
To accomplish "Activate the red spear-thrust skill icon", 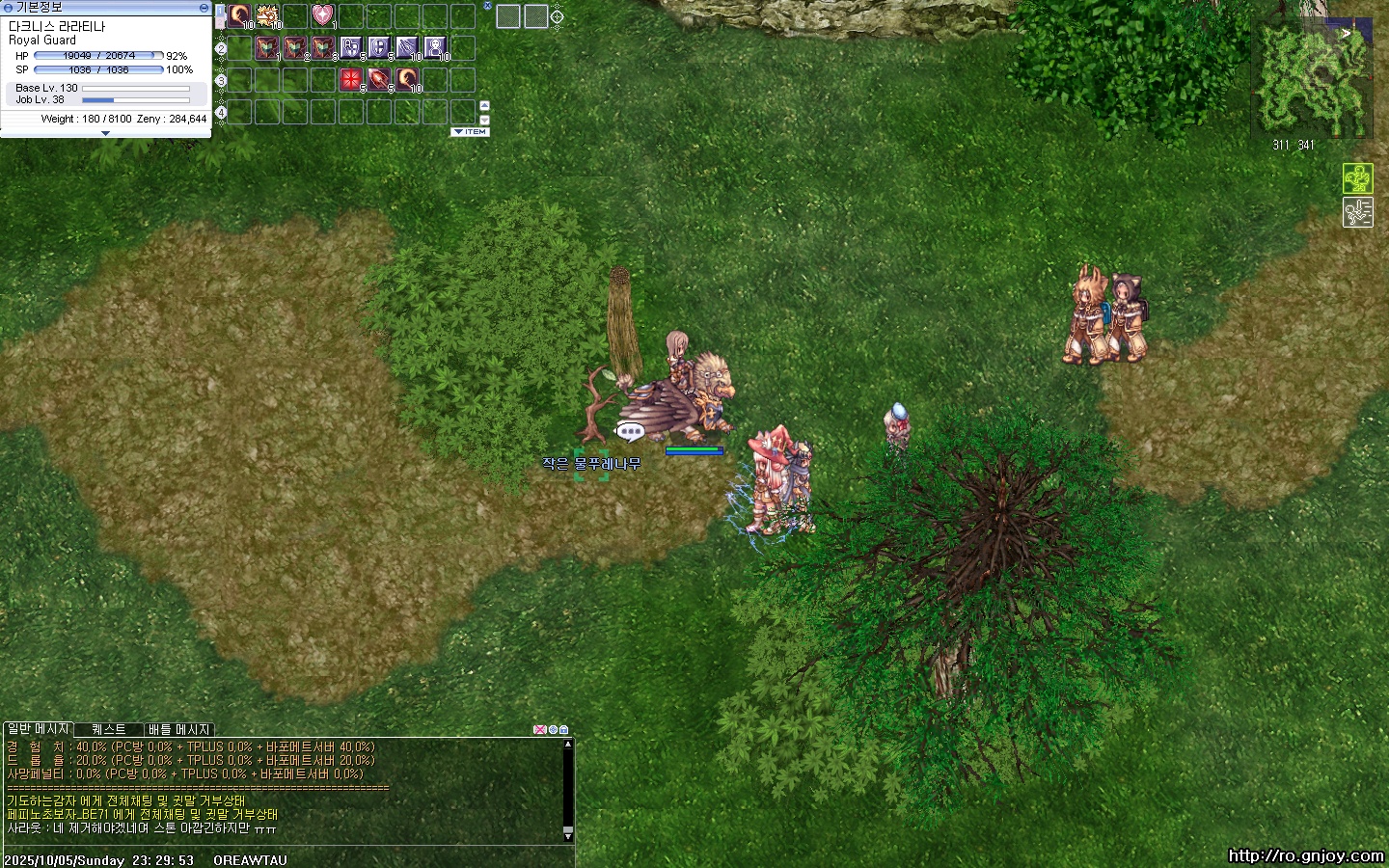I will (x=379, y=79).
